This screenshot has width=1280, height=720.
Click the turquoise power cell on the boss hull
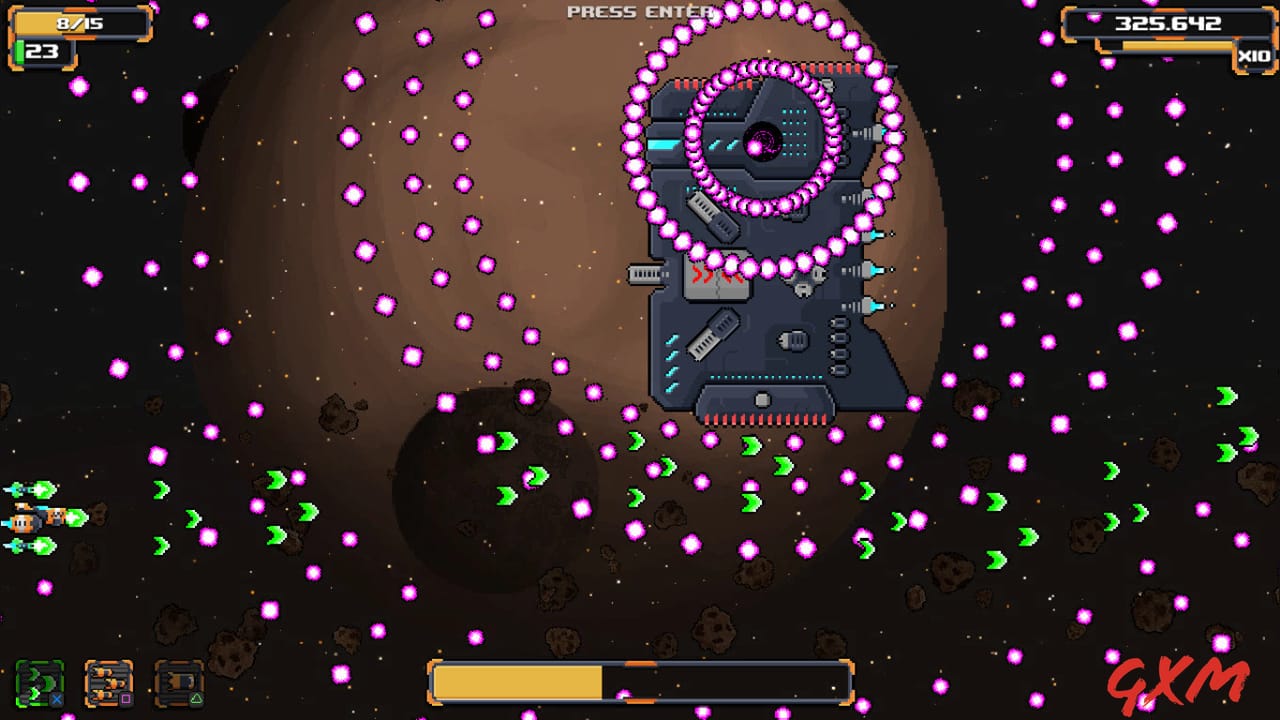(x=663, y=142)
